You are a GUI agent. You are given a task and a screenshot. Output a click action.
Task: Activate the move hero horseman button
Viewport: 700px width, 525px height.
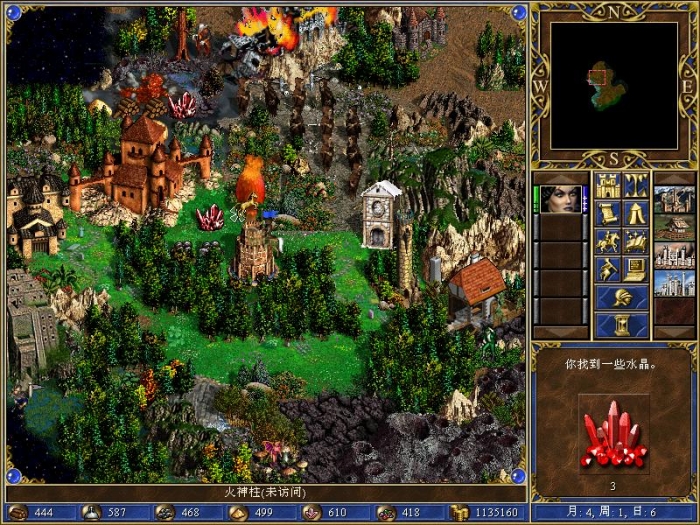tap(607, 241)
